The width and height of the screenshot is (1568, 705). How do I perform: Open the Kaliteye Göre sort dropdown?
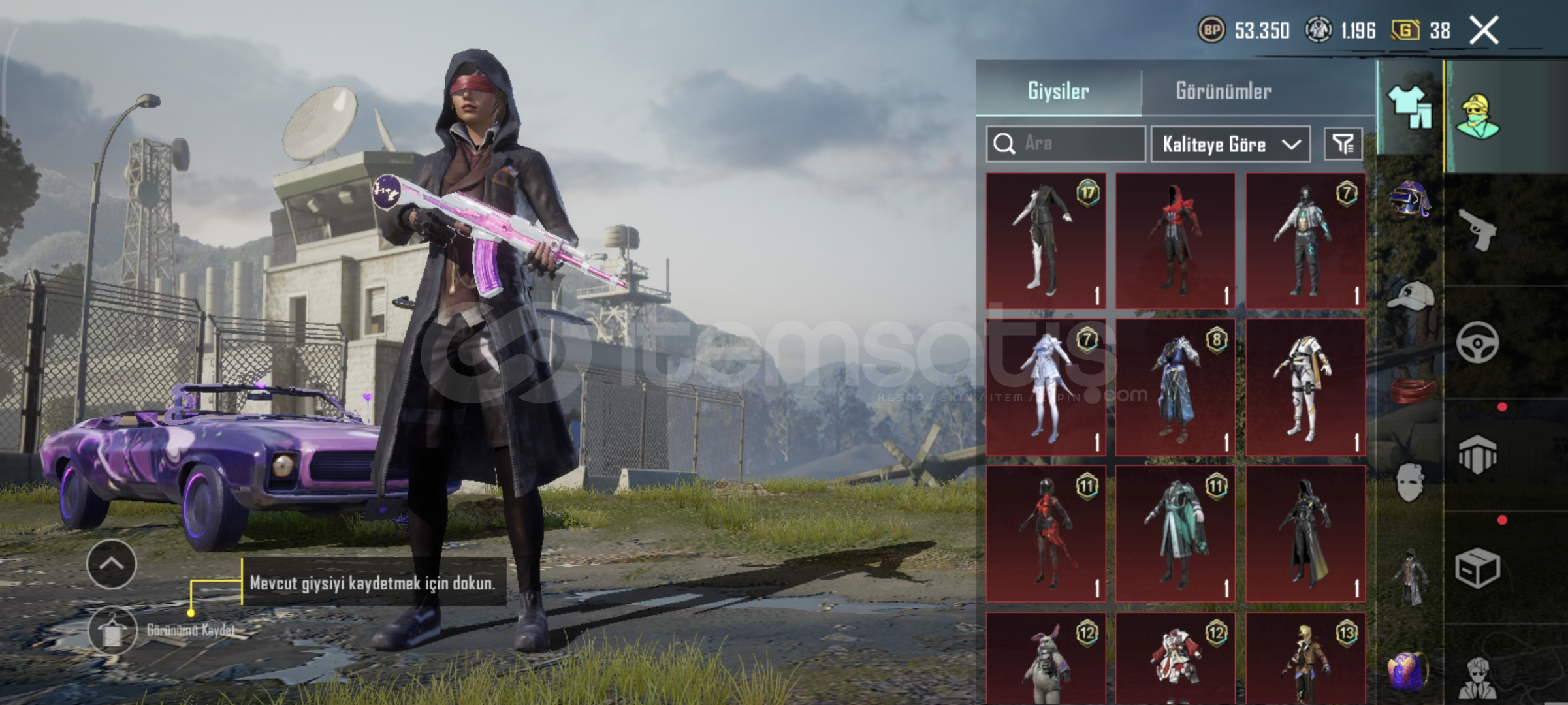(x=1230, y=144)
